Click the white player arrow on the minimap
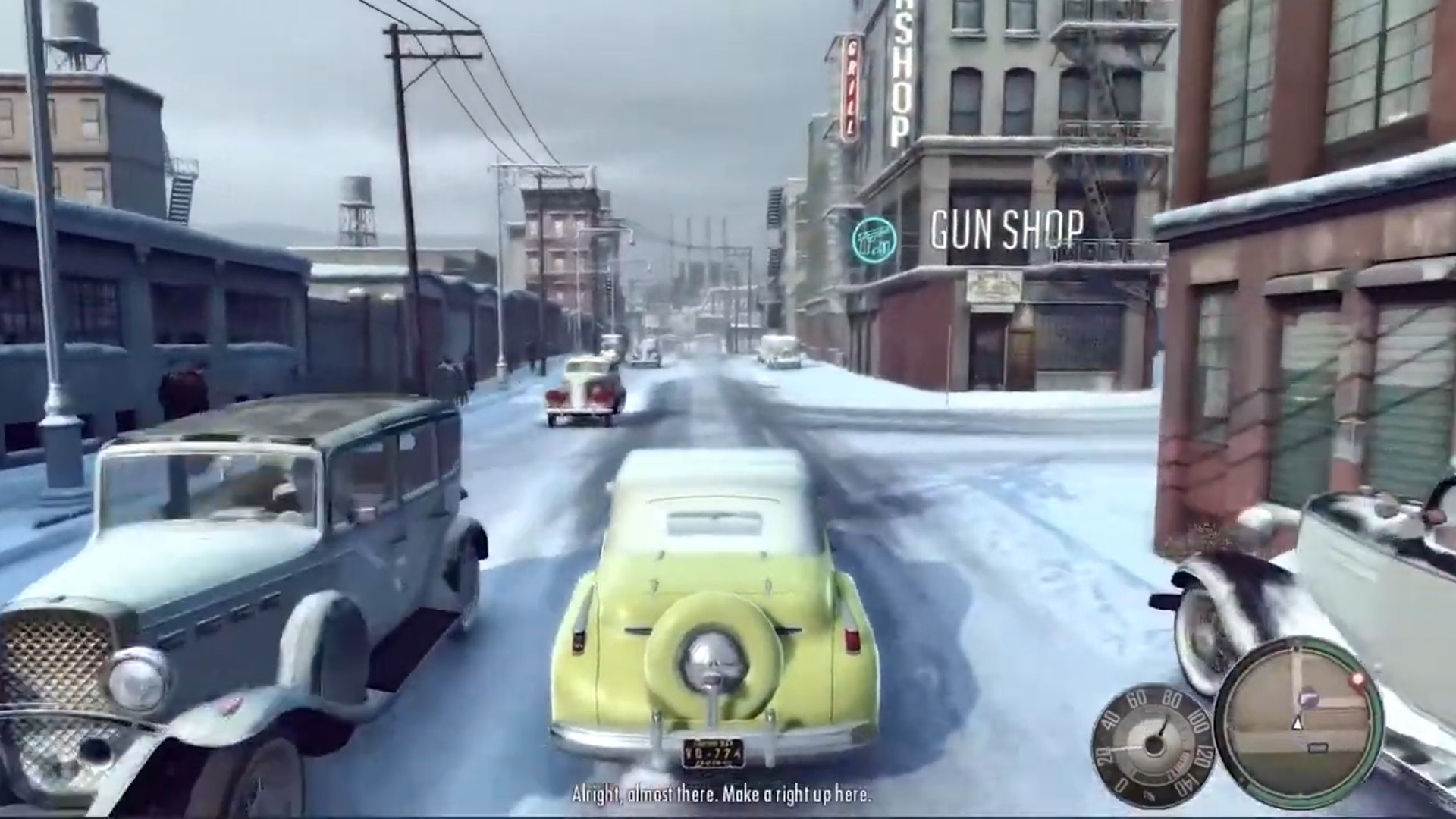The width and height of the screenshot is (1456, 819). (x=1298, y=722)
